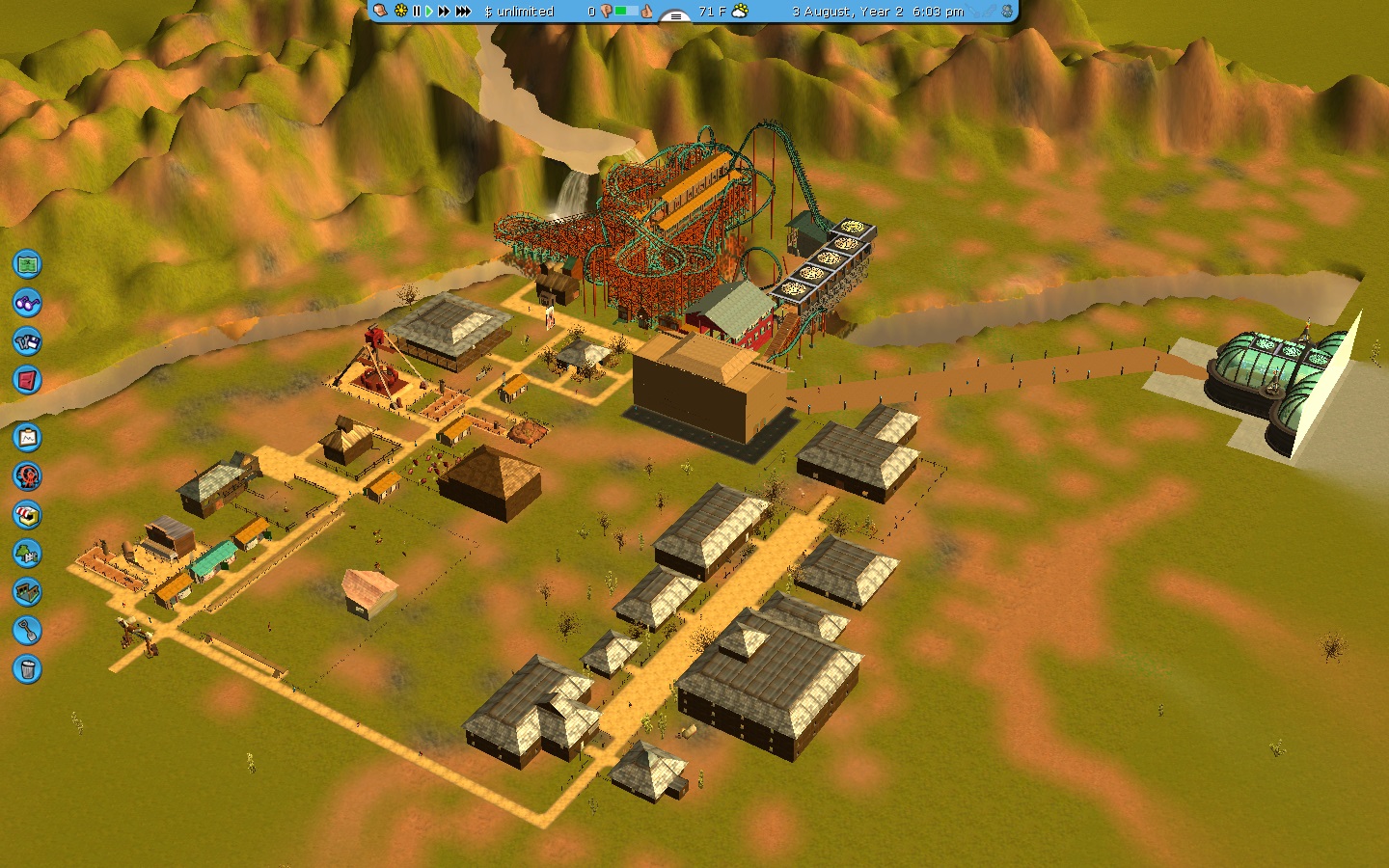Set game speed to normal play
The width and height of the screenshot is (1389, 868).
(429, 12)
